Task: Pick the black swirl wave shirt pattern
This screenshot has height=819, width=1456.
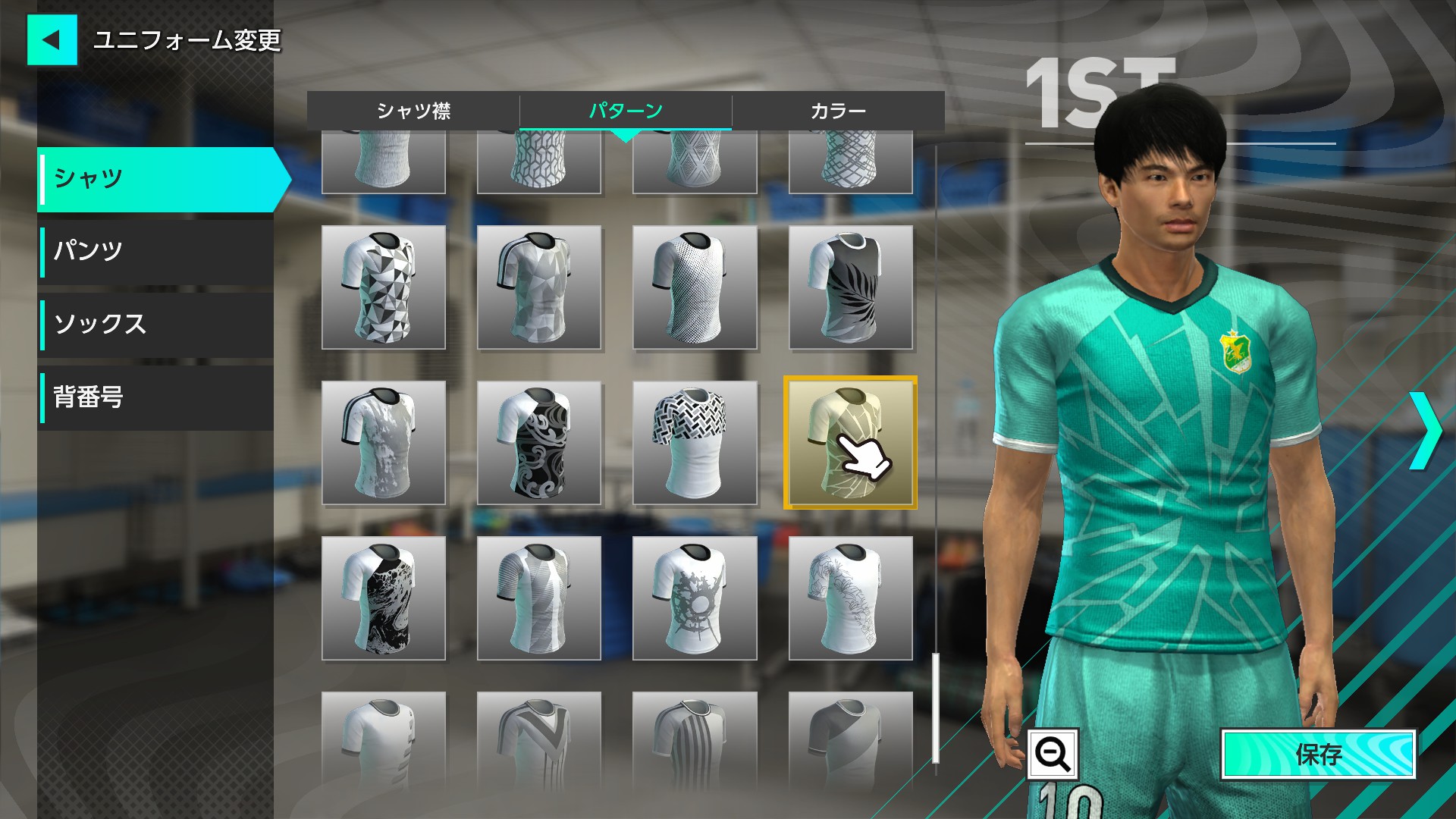Action: point(539,443)
